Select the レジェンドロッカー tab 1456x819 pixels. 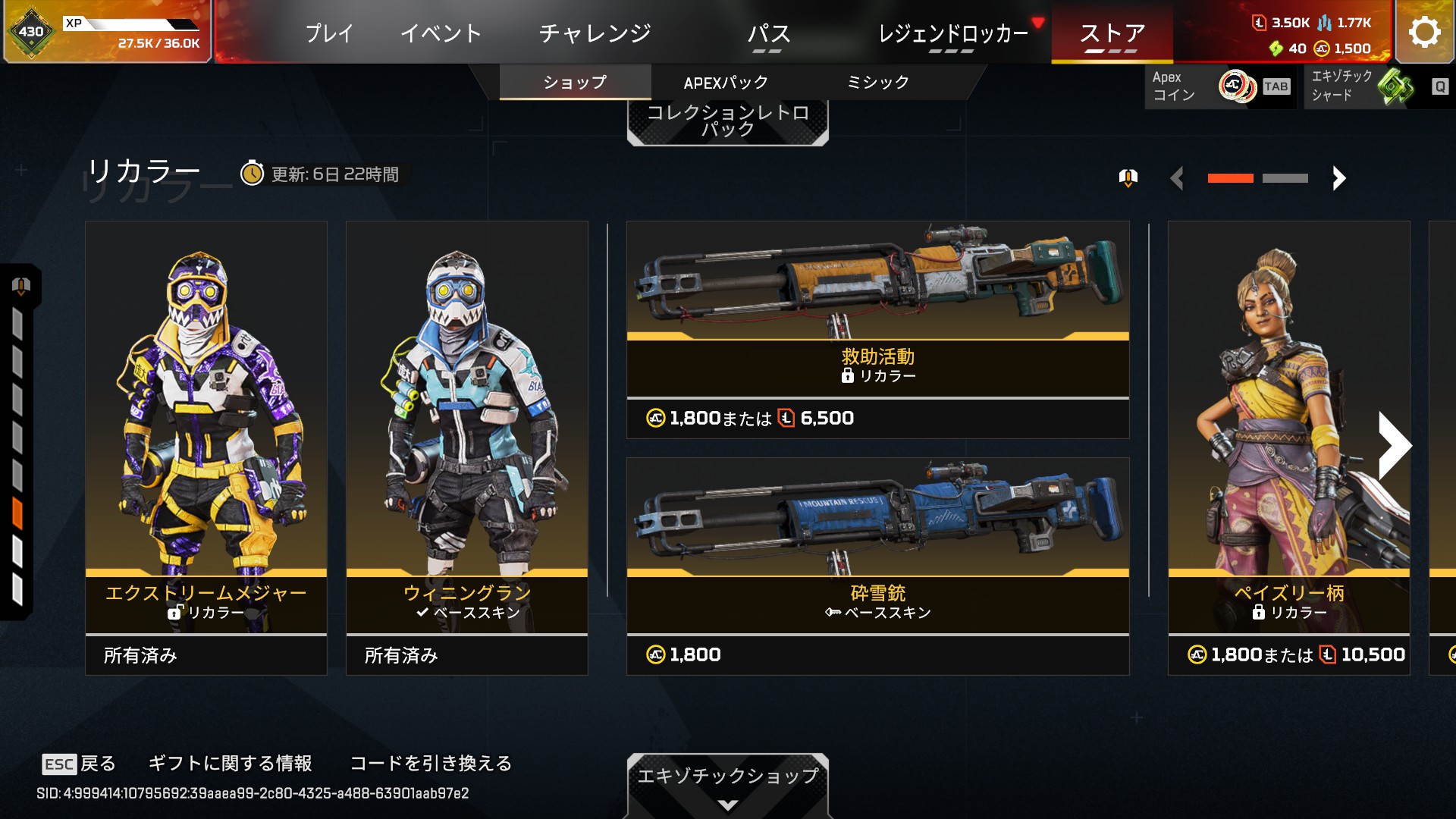tap(952, 33)
